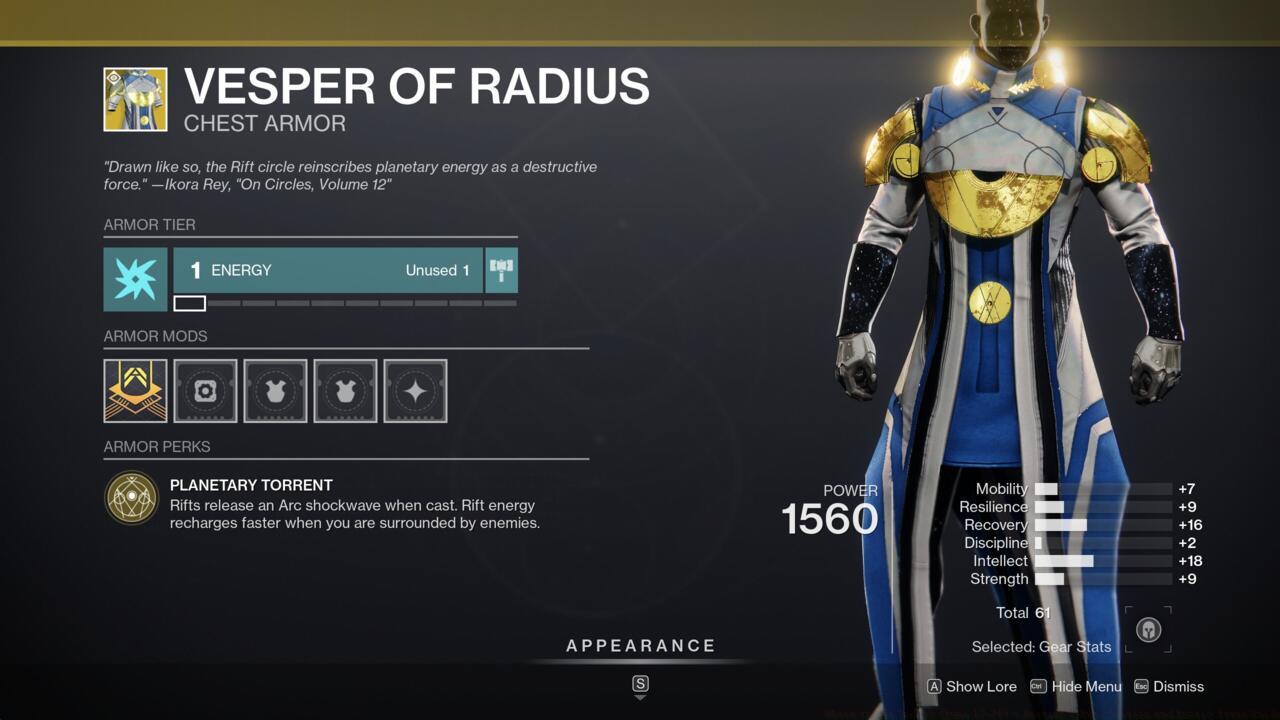
Task: Click the hammer icon to upgrade armor energy
Action: tap(500, 270)
